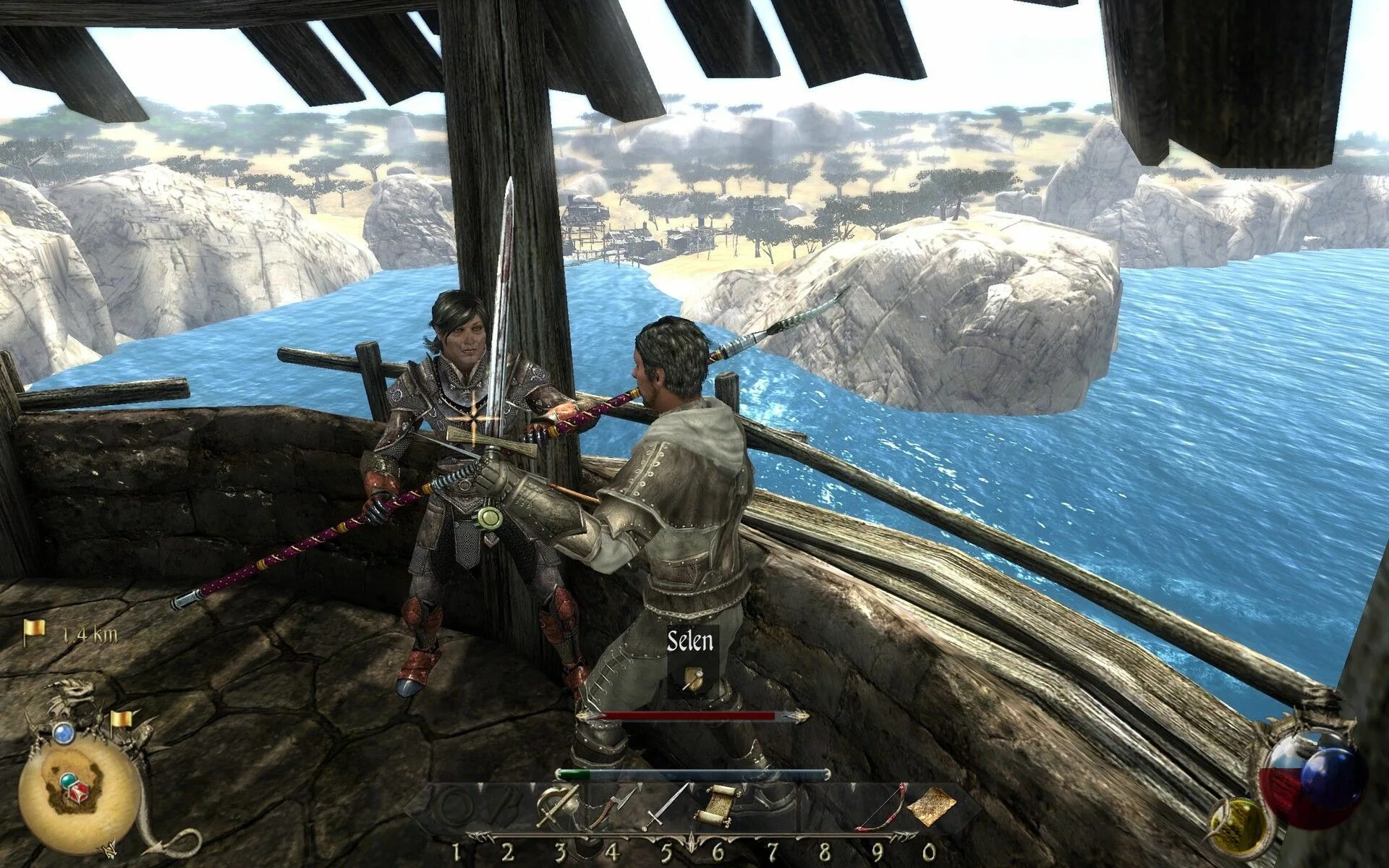The height and width of the screenshot is (868, 1389).
Task: Click the shield icon under Selen's name
Action: pos(692,678)
